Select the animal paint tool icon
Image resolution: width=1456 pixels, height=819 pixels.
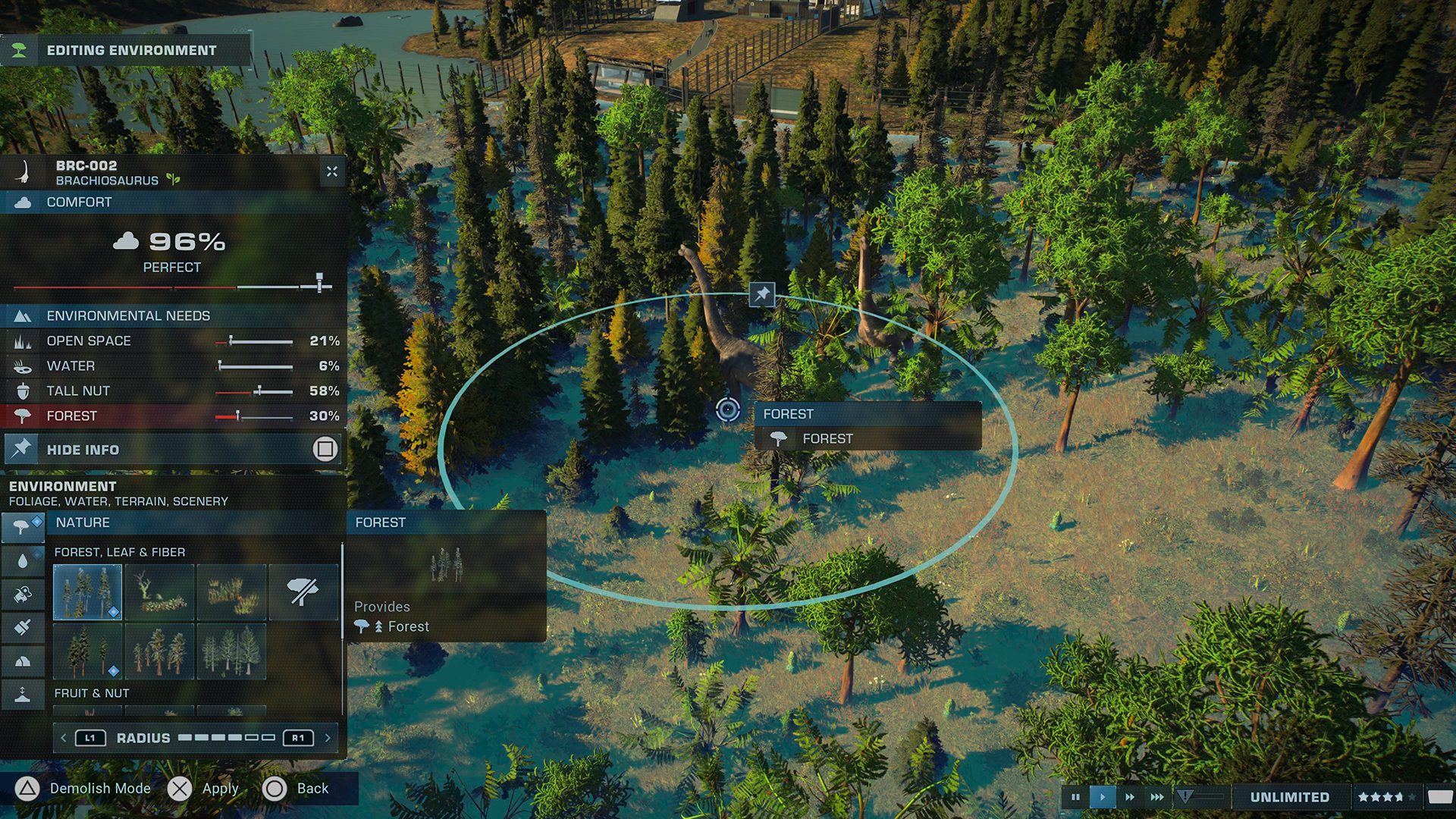(x=24, y=595)
